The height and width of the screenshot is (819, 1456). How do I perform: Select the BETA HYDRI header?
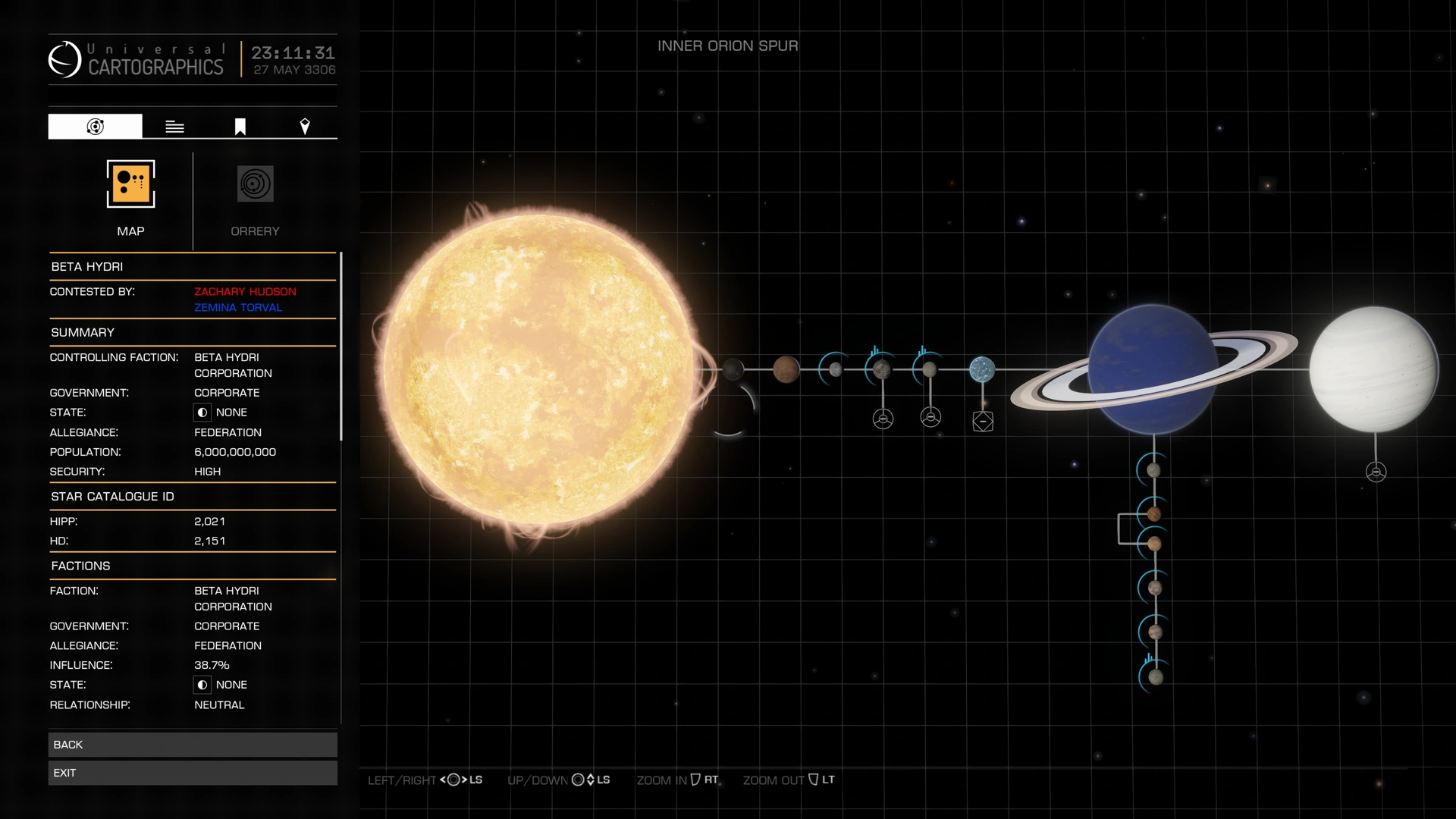86,266
